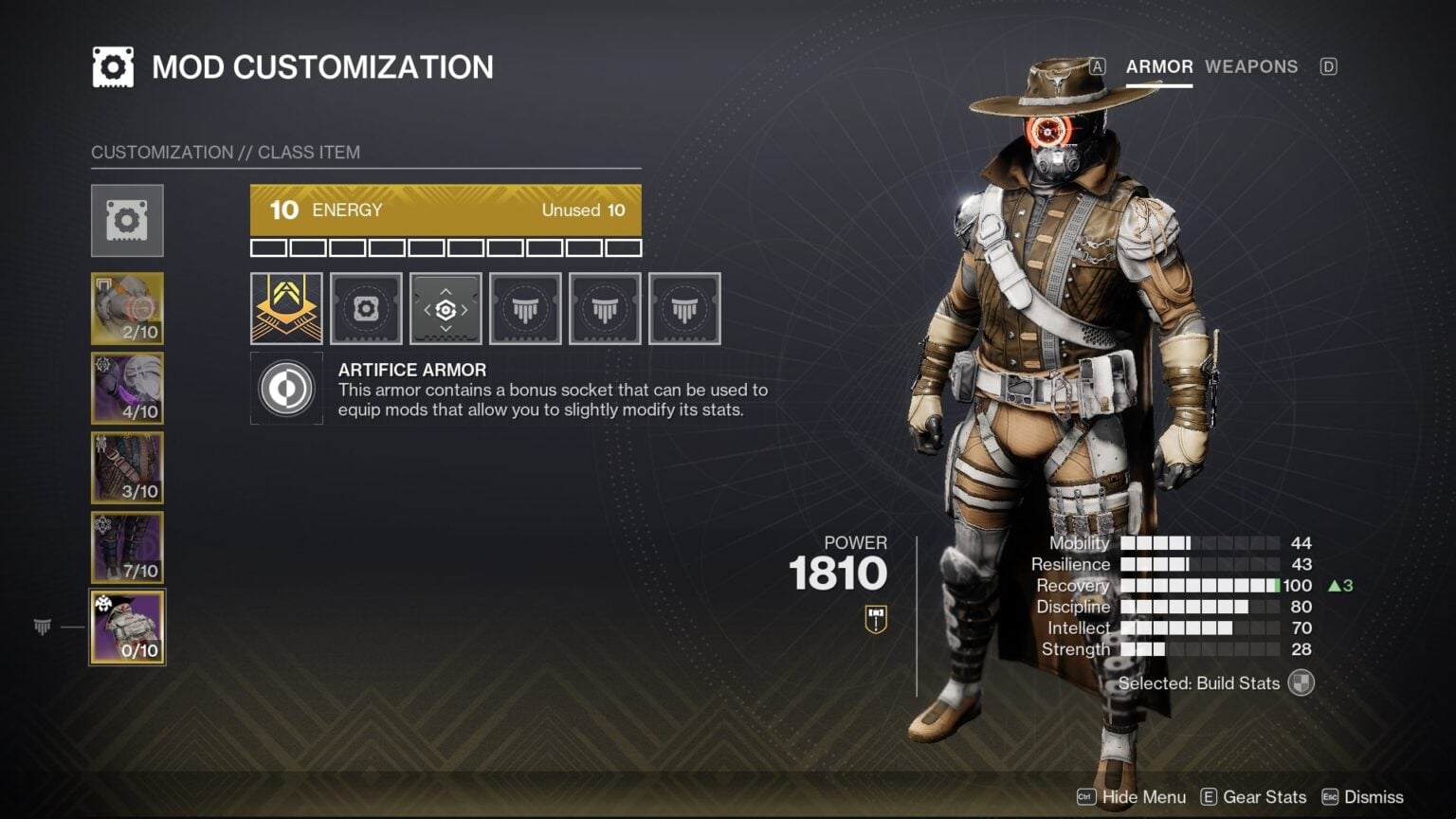The image size is (1456, 819).
Task: Click the Mod Customization gear icon in the header
Action: [x=112, y=66]
